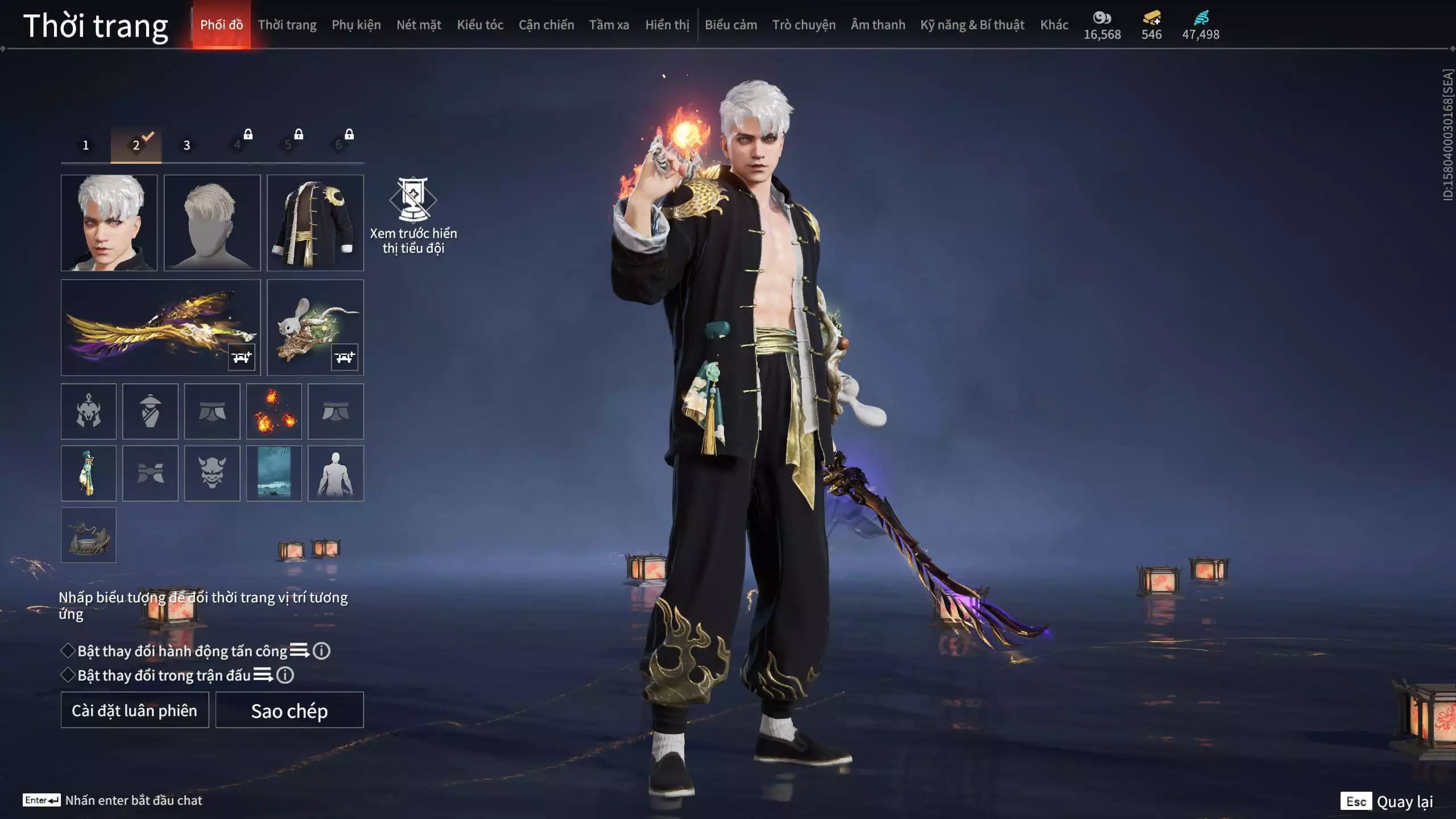Viewport: 1456px width, 819px height.
Task: Select the green pendant accessory slot
Action: (89, 473)
